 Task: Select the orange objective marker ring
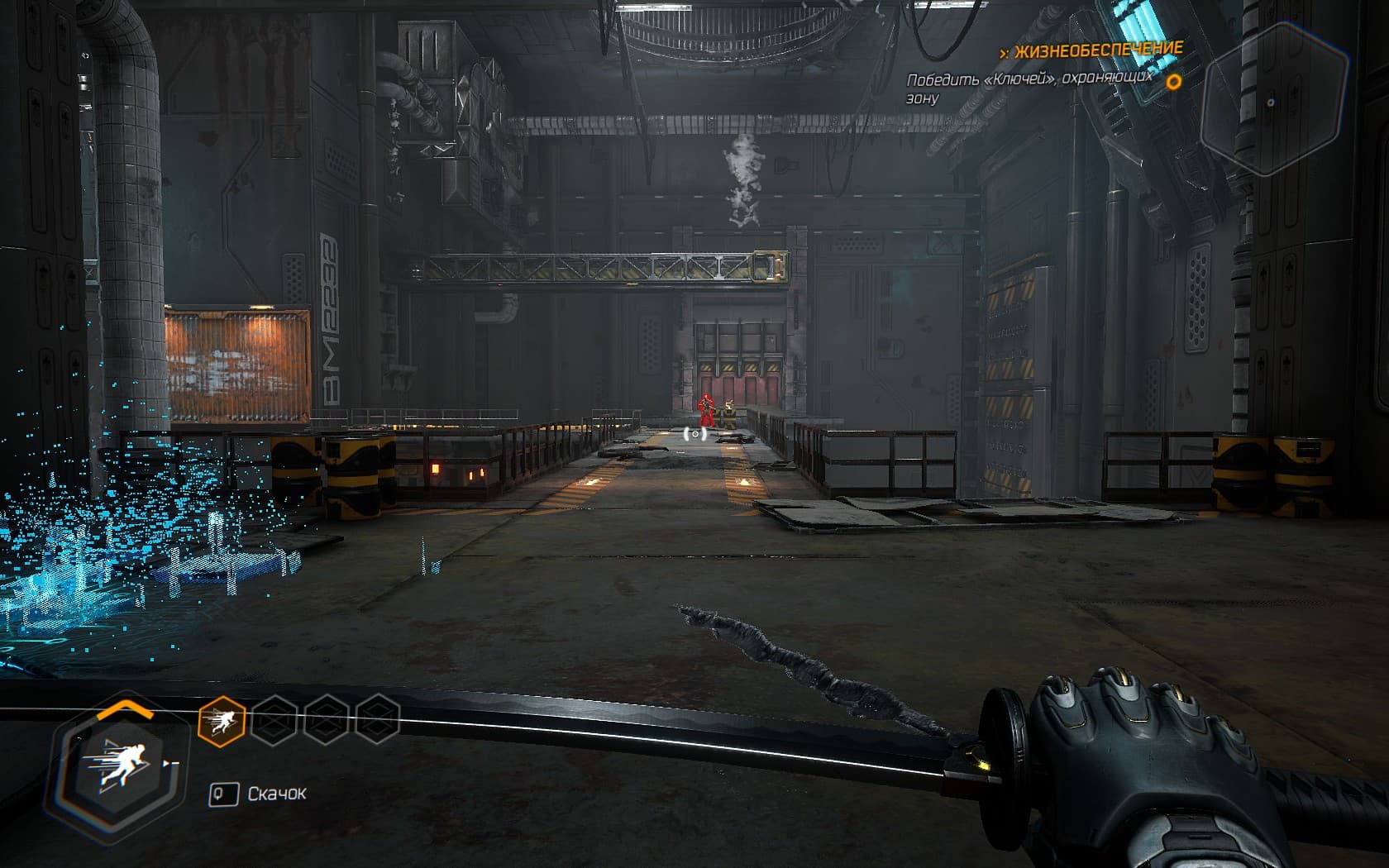(x=1173, y=82)
